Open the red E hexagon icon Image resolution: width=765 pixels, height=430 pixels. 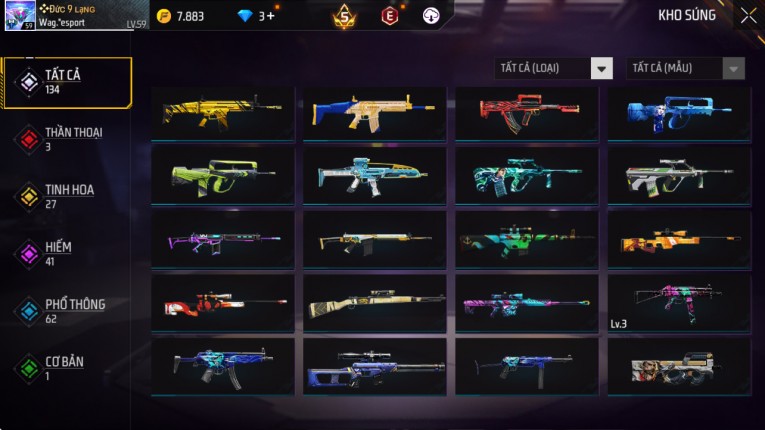click(x=389, y=16)
